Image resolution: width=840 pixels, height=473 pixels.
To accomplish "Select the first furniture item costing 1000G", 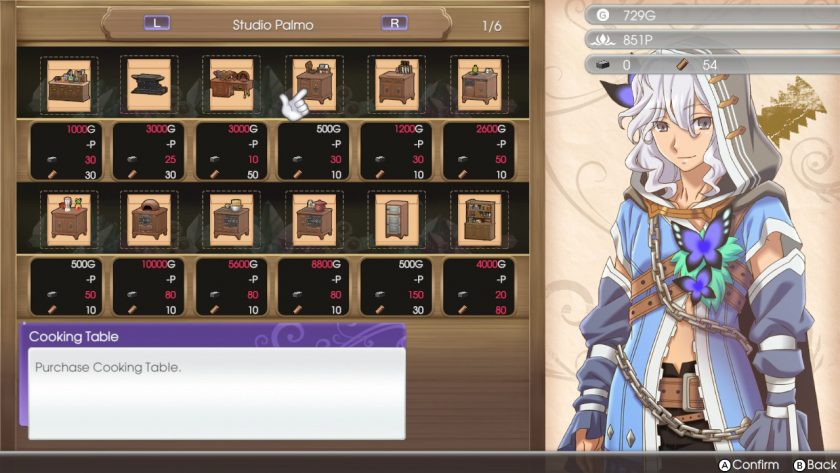I will point(68,84).
